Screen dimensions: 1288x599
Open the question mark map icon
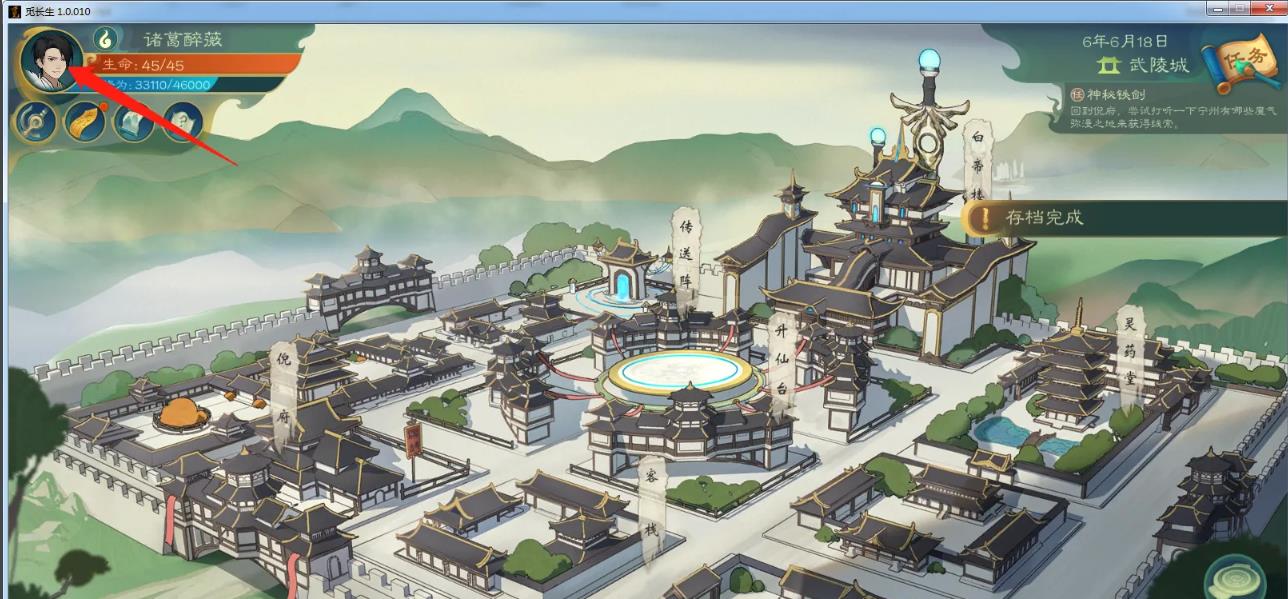pyautogui.click(x=182, y=122)
